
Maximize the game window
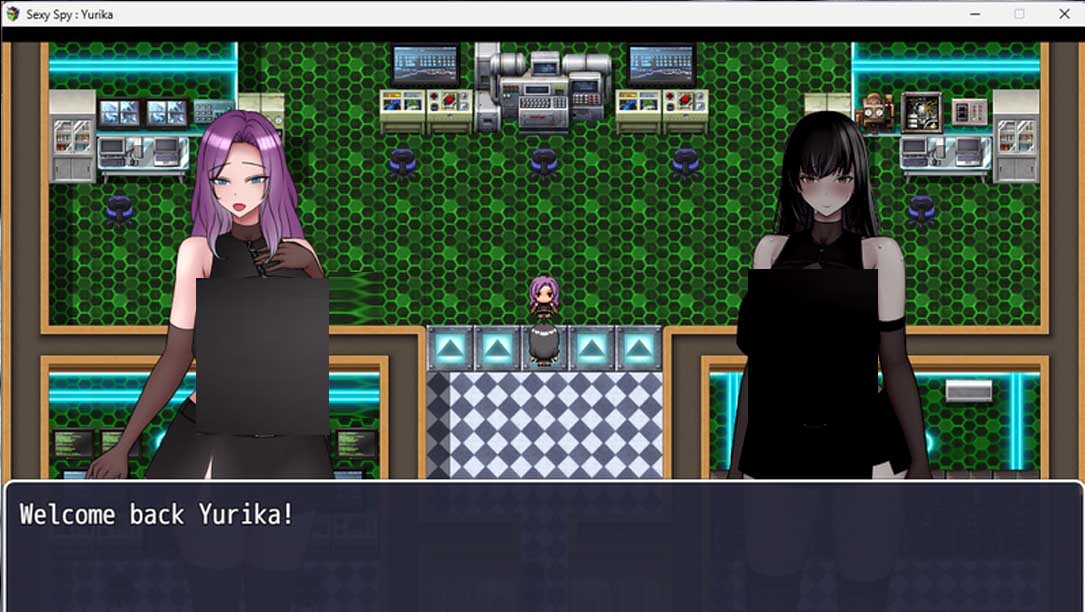[x=1019, y=14]
